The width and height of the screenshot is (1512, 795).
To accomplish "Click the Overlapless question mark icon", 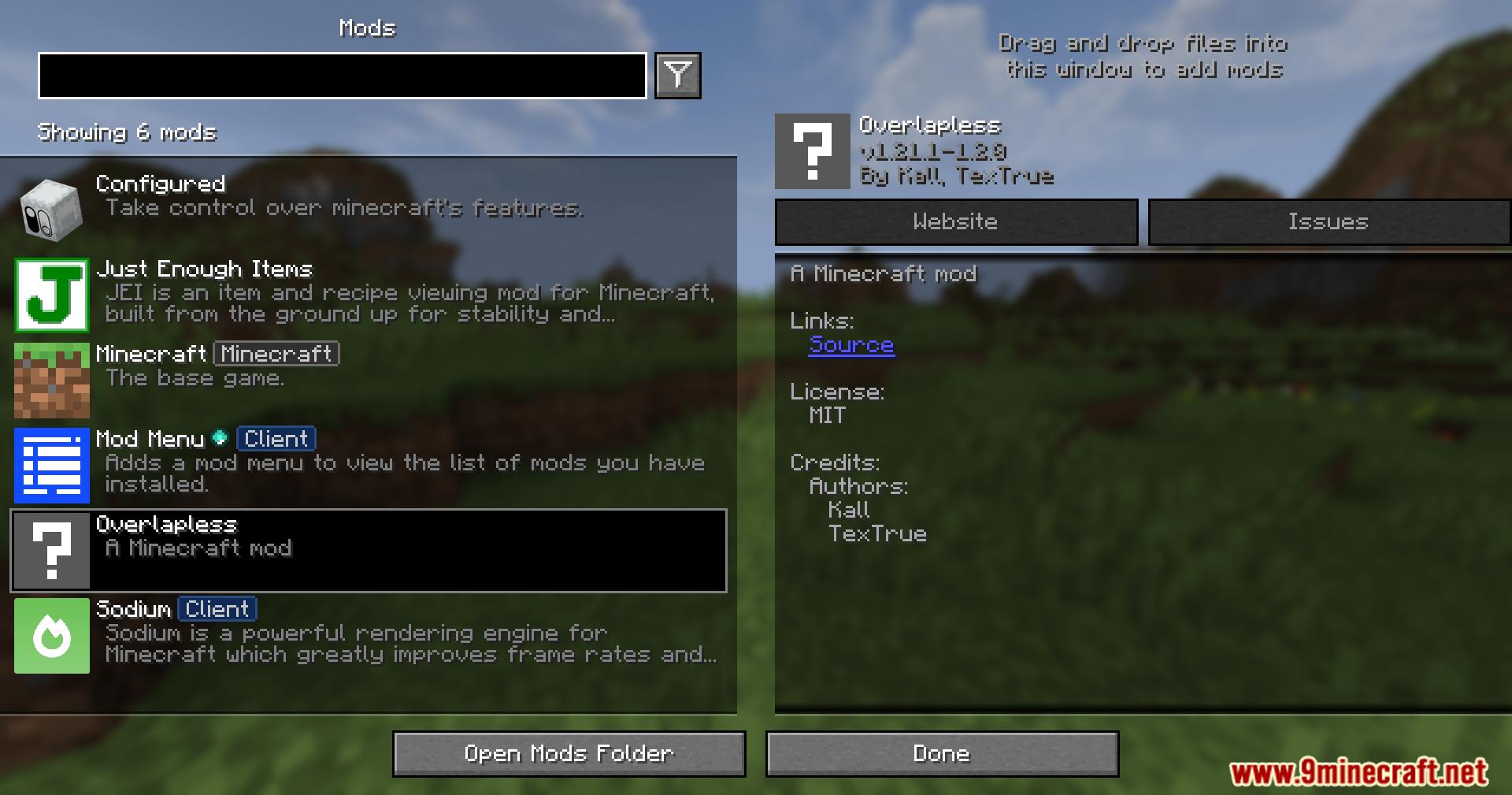I will (x=50, y=550).
